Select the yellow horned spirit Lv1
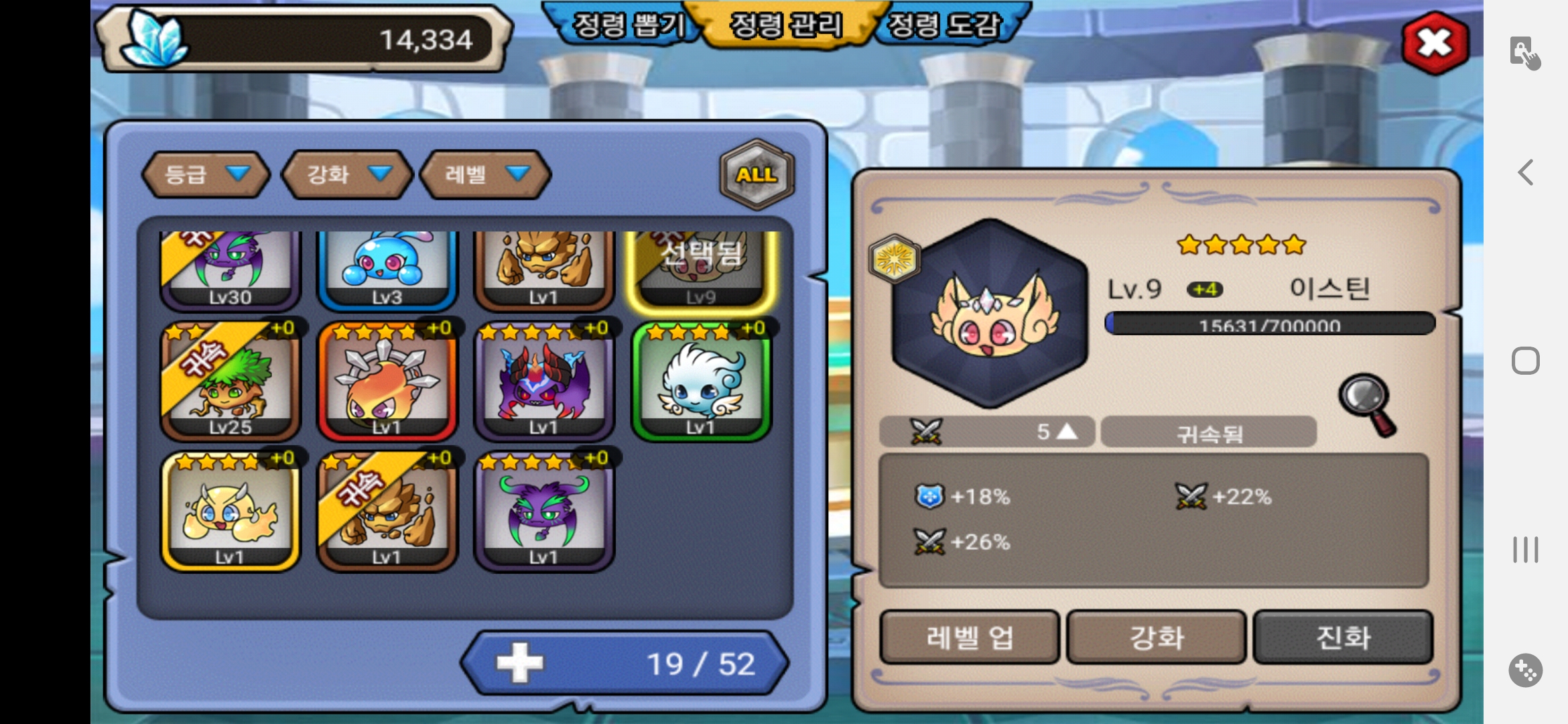 tap(230, 511)
